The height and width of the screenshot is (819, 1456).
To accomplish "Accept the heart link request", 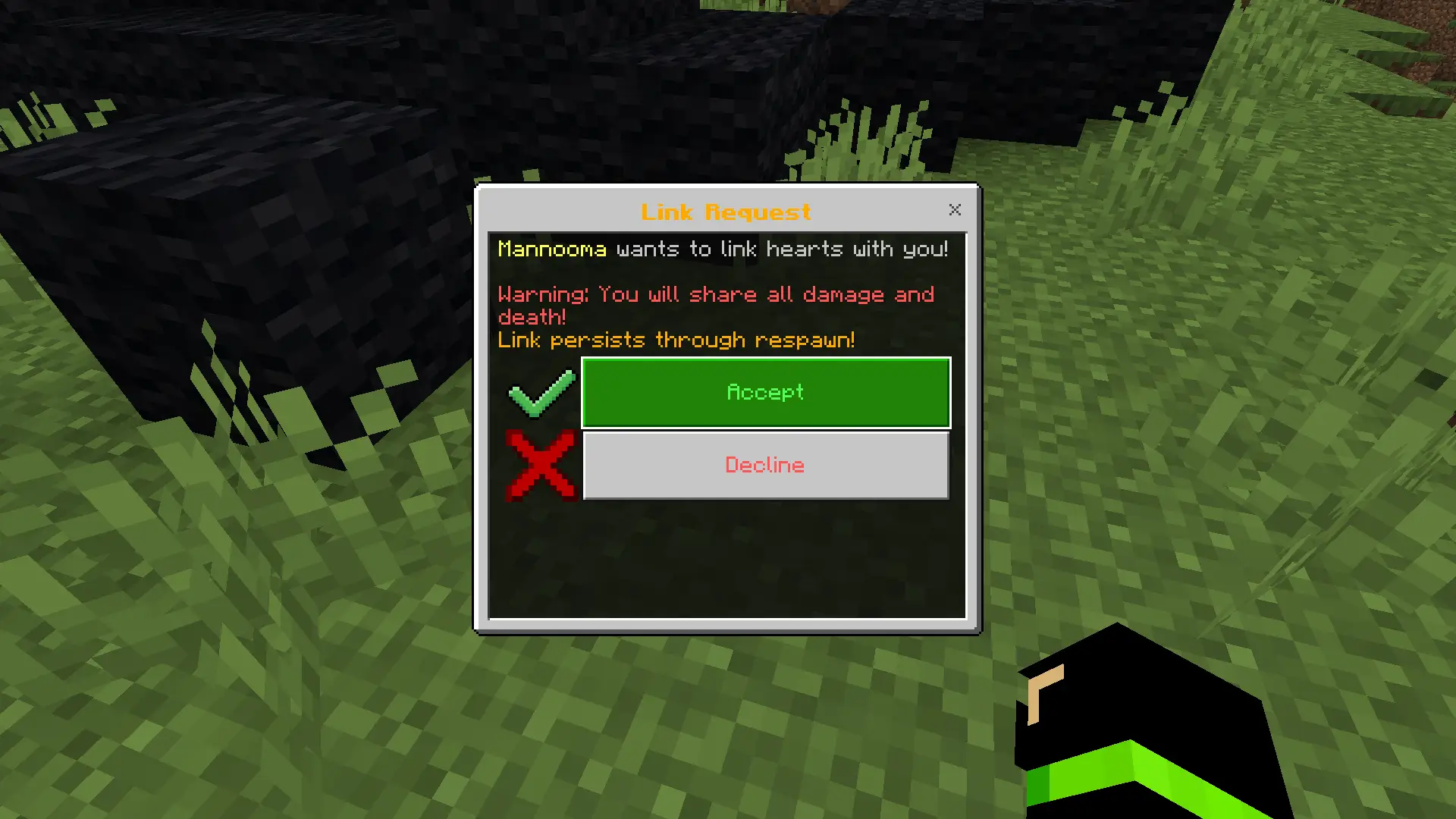I will (765, 392).
